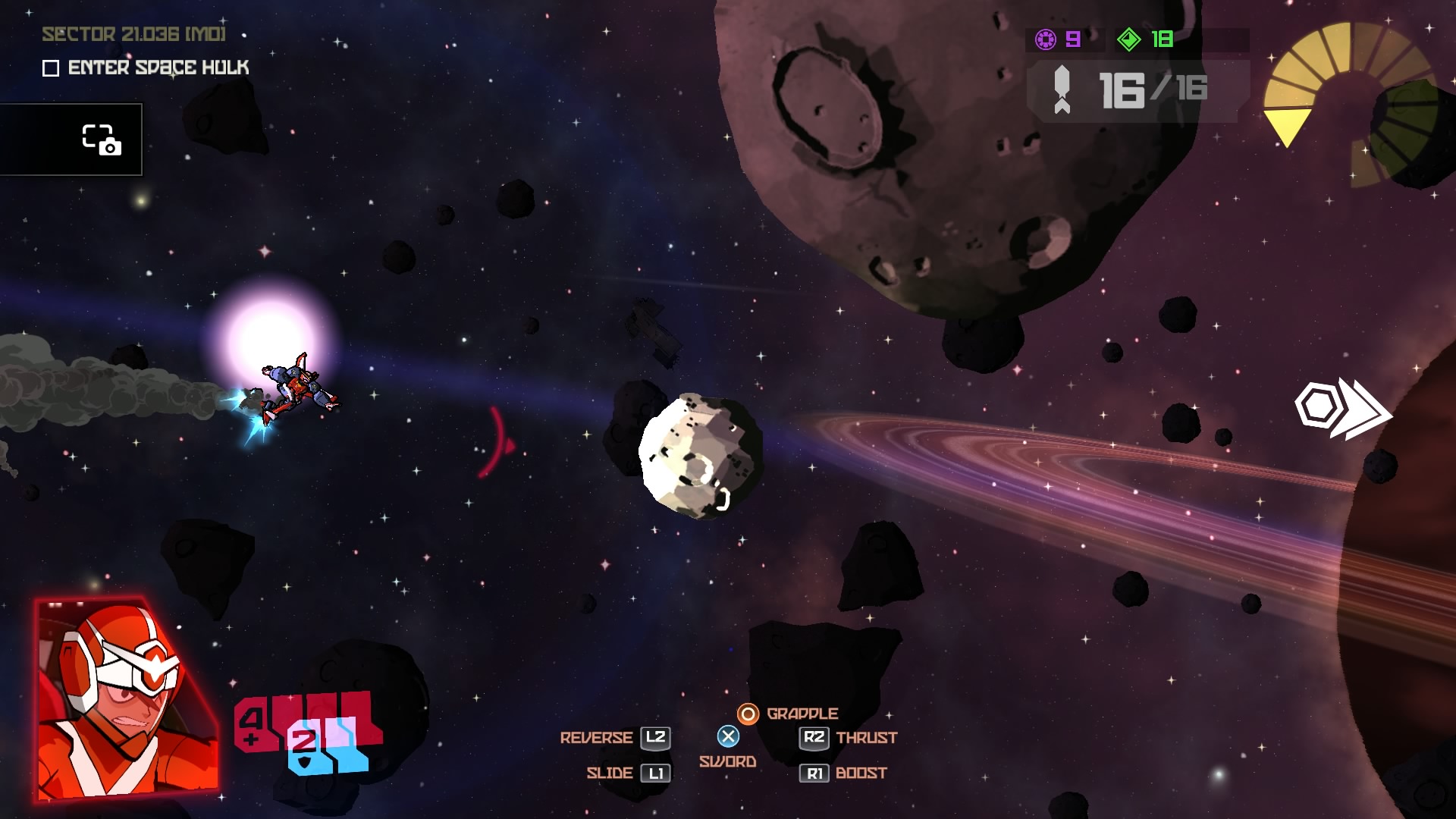Click the screenshot capture notification icon
This screenshot has height=819, width=1456.
(101, 140)
